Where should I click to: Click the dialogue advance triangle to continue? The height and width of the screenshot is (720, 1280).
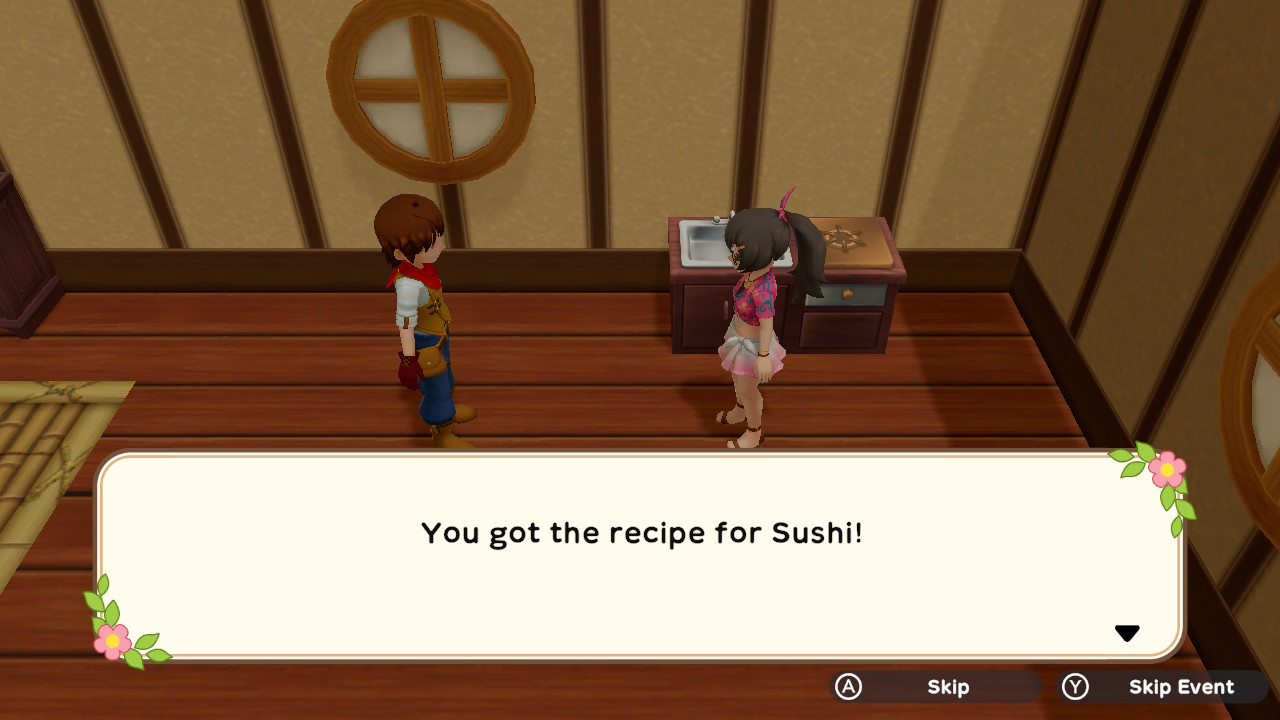(x=1128, y=631)
